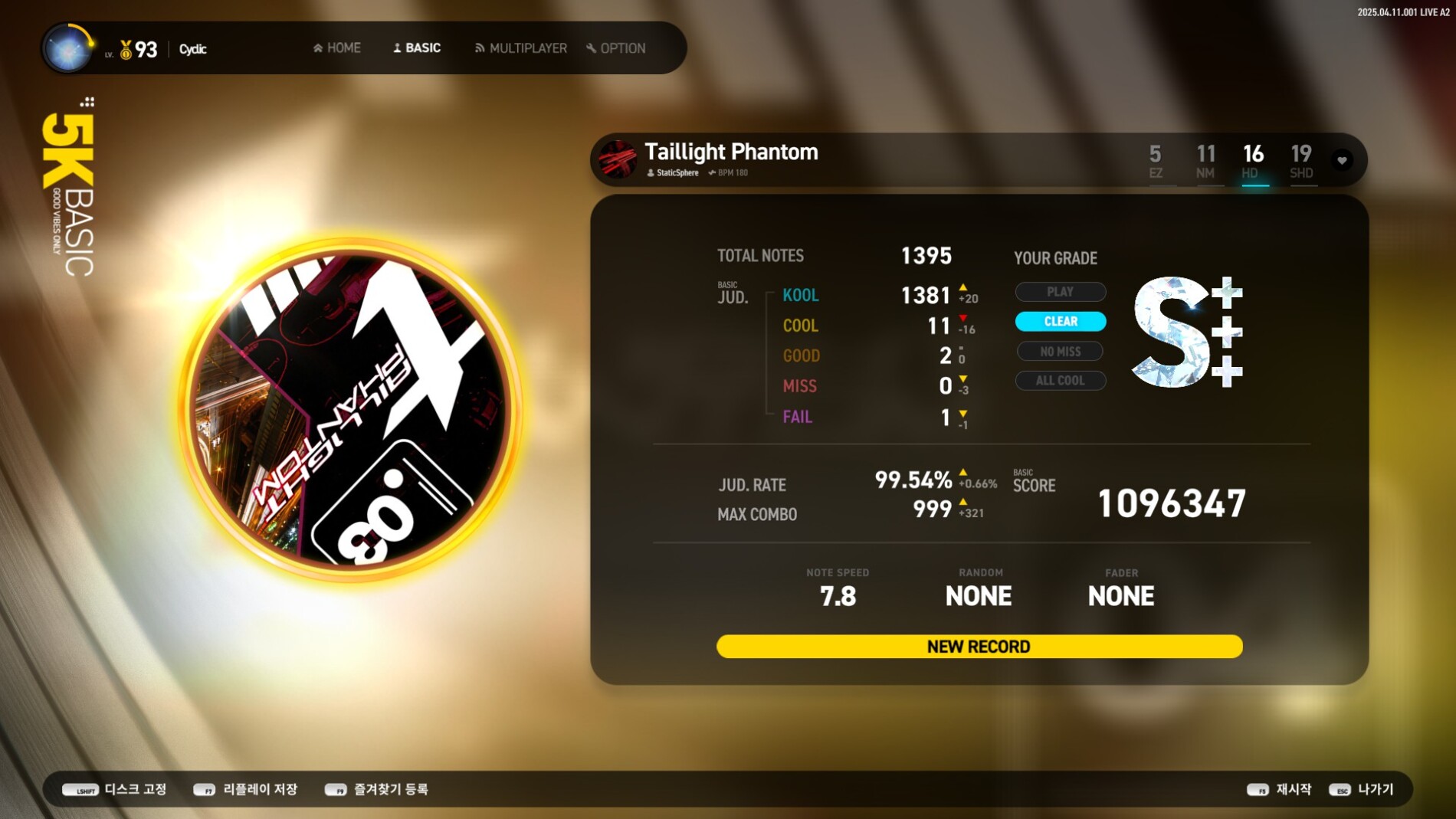This screenshot has width=1456, height=819.
Task: Select the EZ 5 difficulty
Action: click(1156, 161)
